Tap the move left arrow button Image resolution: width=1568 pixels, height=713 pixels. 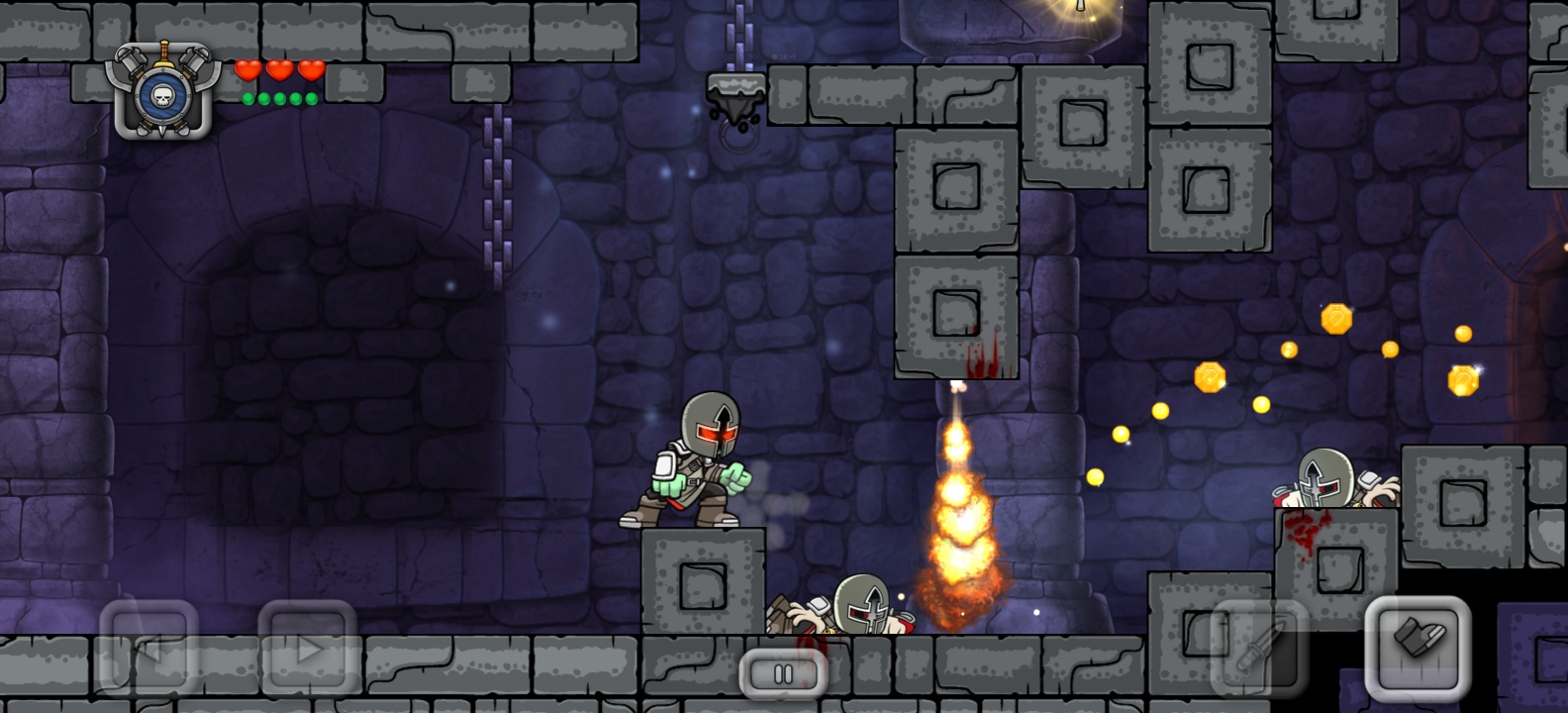pyautogui.click(x=148, y=649)
